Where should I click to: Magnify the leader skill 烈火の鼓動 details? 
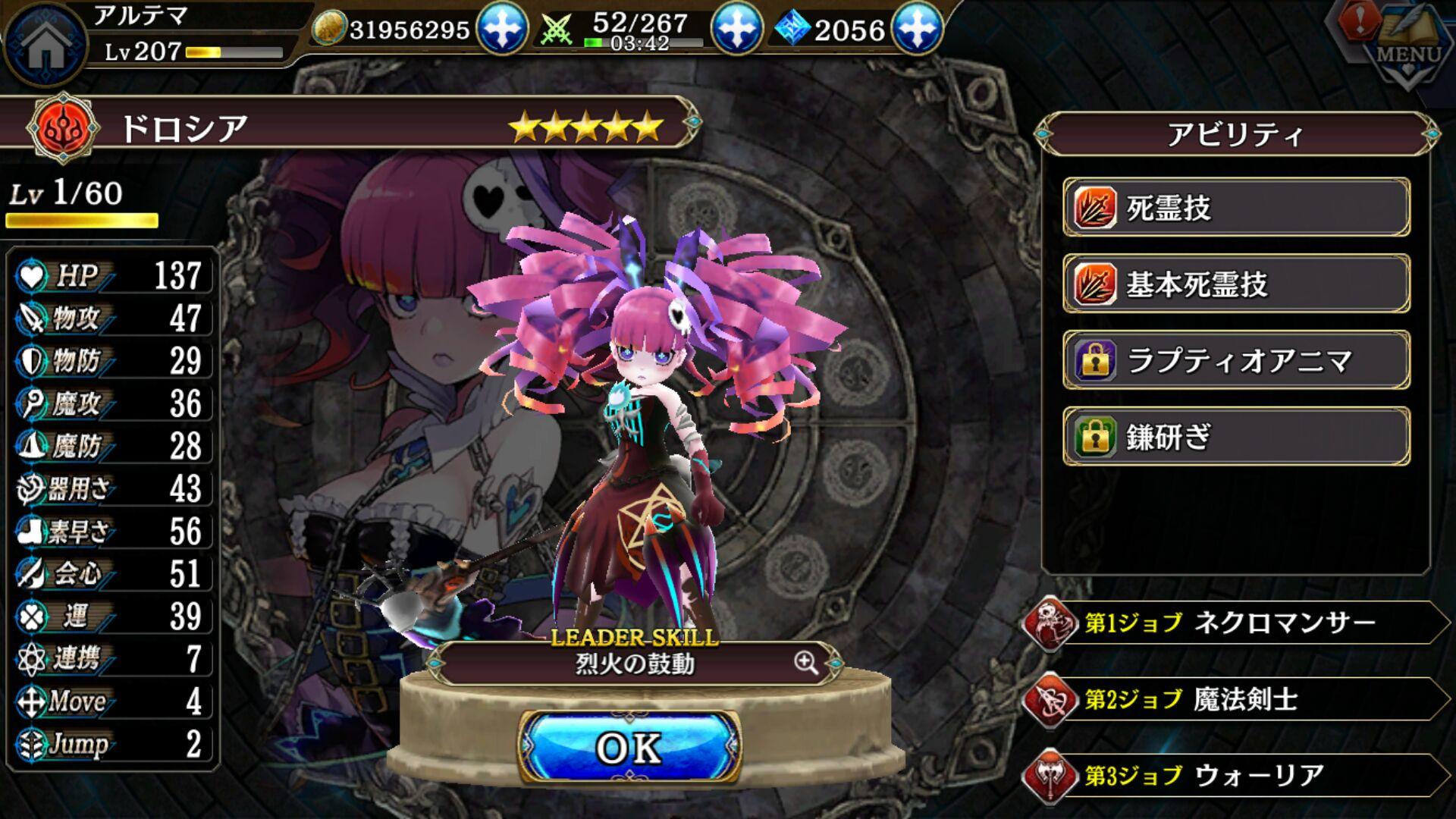click(x=806, y=663)
